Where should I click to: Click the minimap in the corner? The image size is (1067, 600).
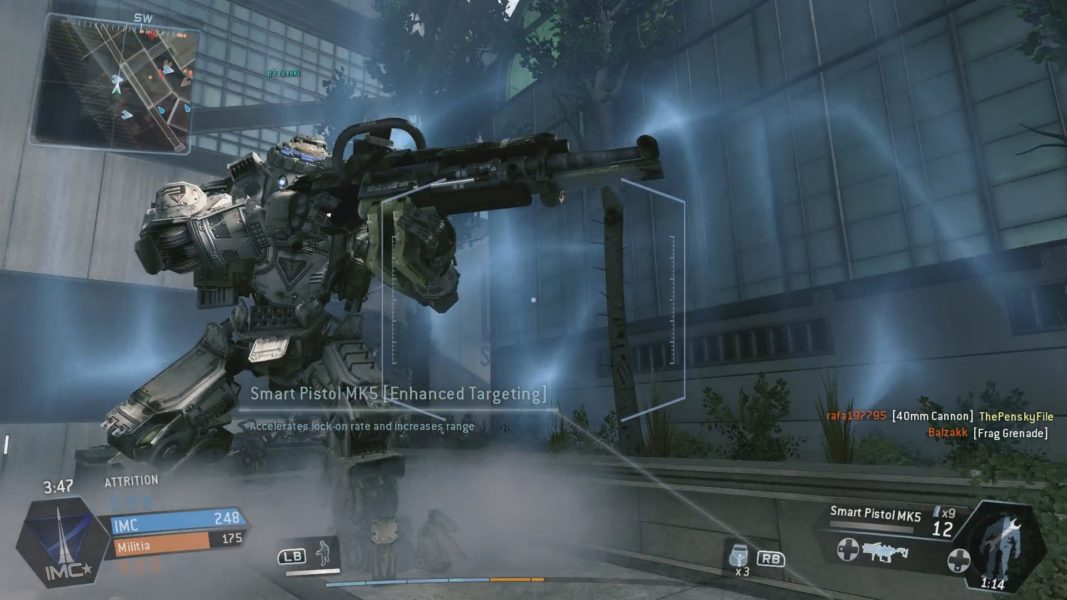[115, 82]
